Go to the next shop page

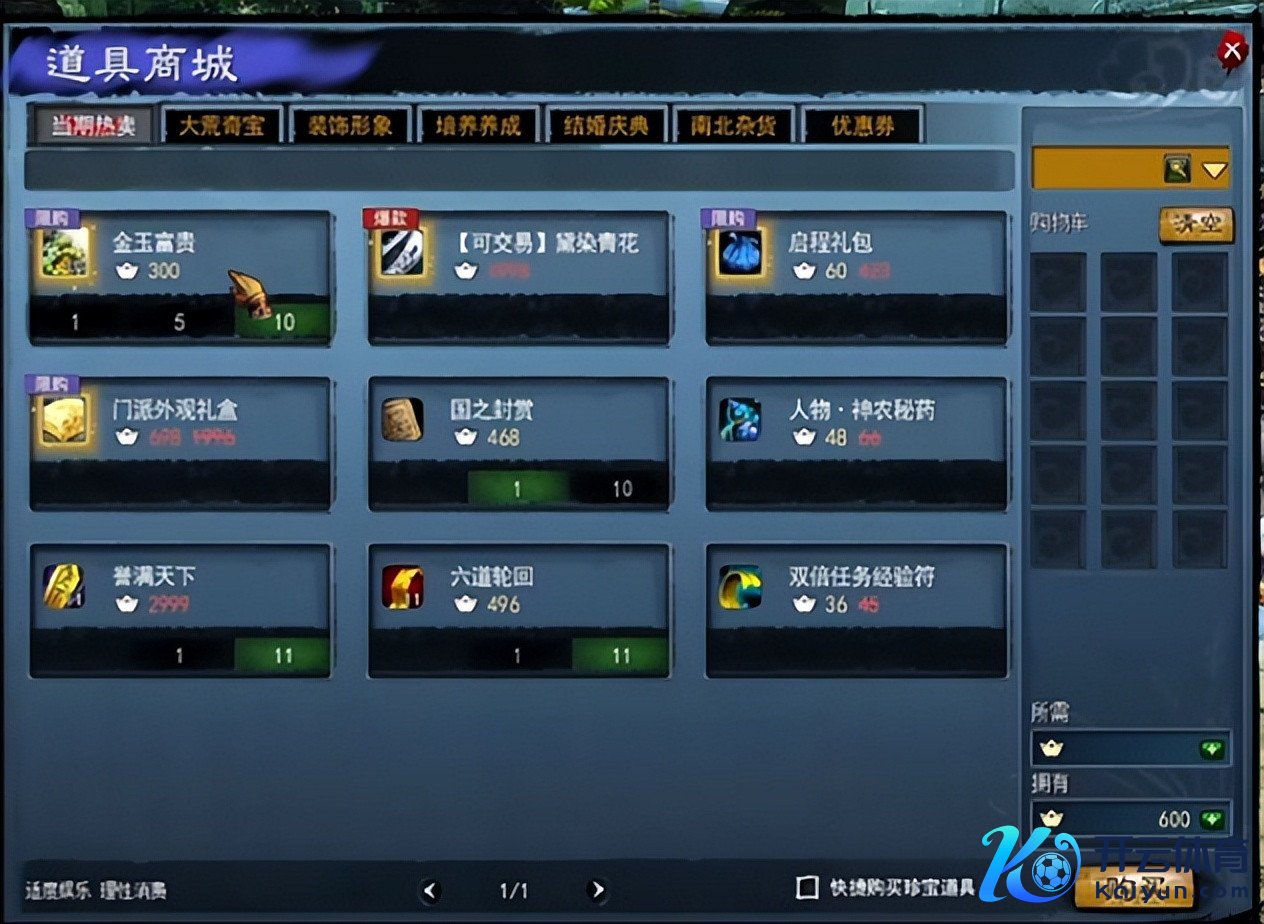tap(597, 890)
